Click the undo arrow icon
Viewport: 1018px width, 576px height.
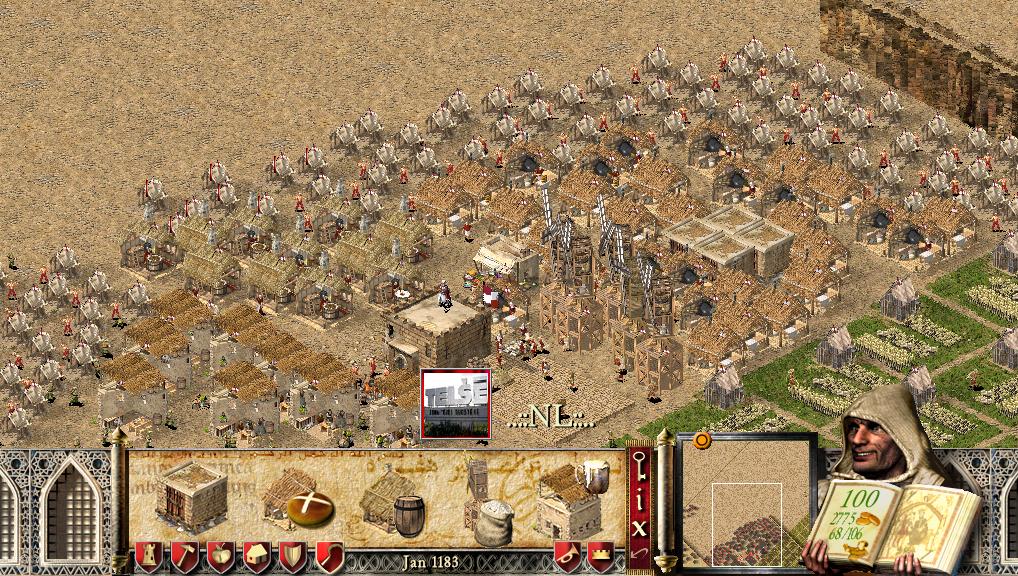click(x=639, y=553)
